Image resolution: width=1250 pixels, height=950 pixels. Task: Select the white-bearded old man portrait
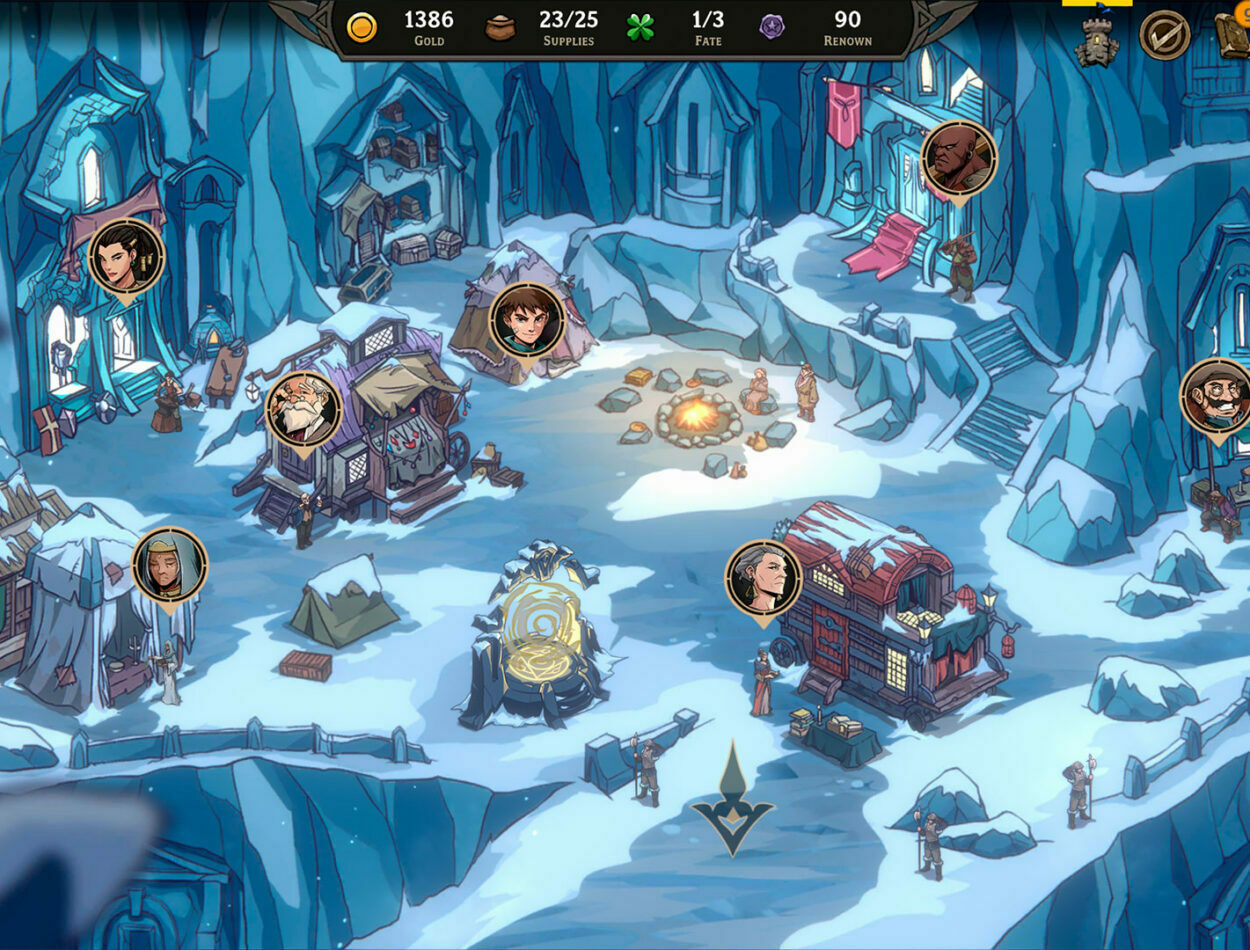pos(304,409)
